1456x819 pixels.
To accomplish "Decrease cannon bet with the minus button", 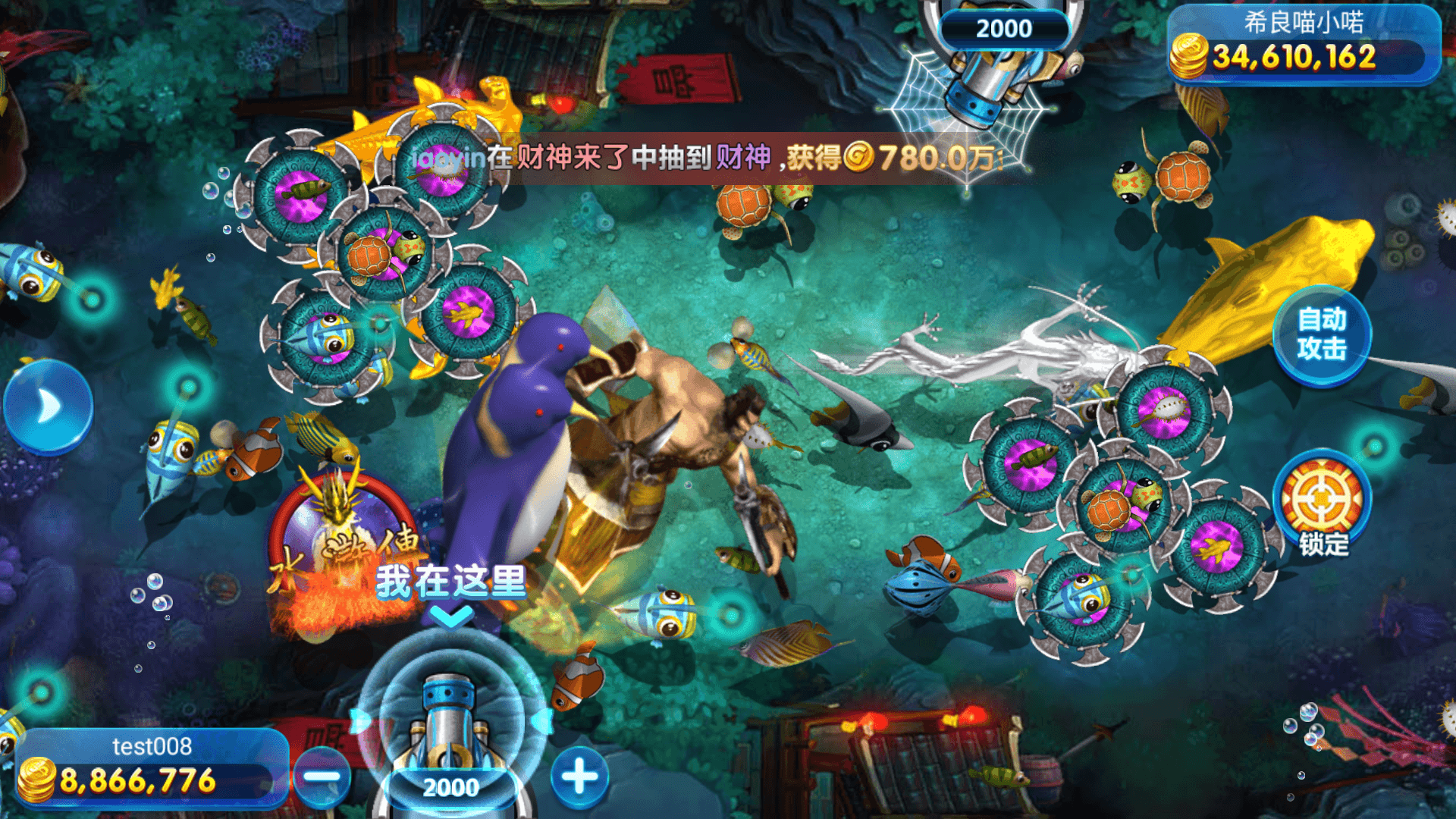I will coord(322,777).
